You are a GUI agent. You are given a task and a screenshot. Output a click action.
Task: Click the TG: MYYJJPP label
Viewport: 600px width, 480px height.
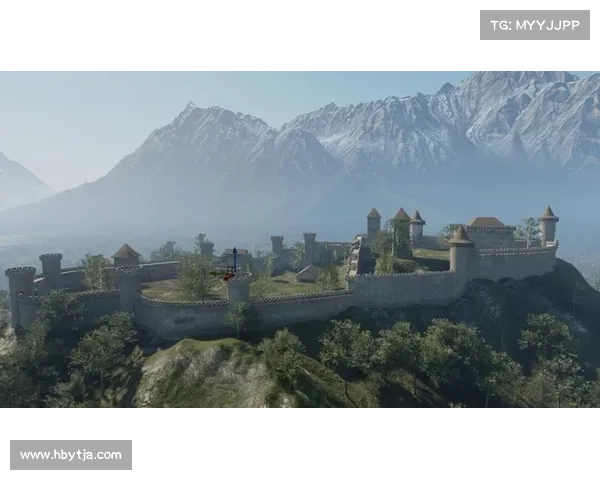pyautogui.click(x=535, y=25)
